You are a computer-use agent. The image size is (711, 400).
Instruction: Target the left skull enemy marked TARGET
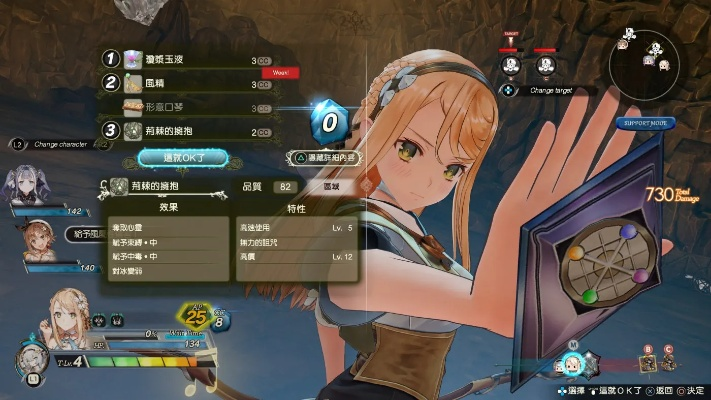pyautogui.click(x=511, y=64)
